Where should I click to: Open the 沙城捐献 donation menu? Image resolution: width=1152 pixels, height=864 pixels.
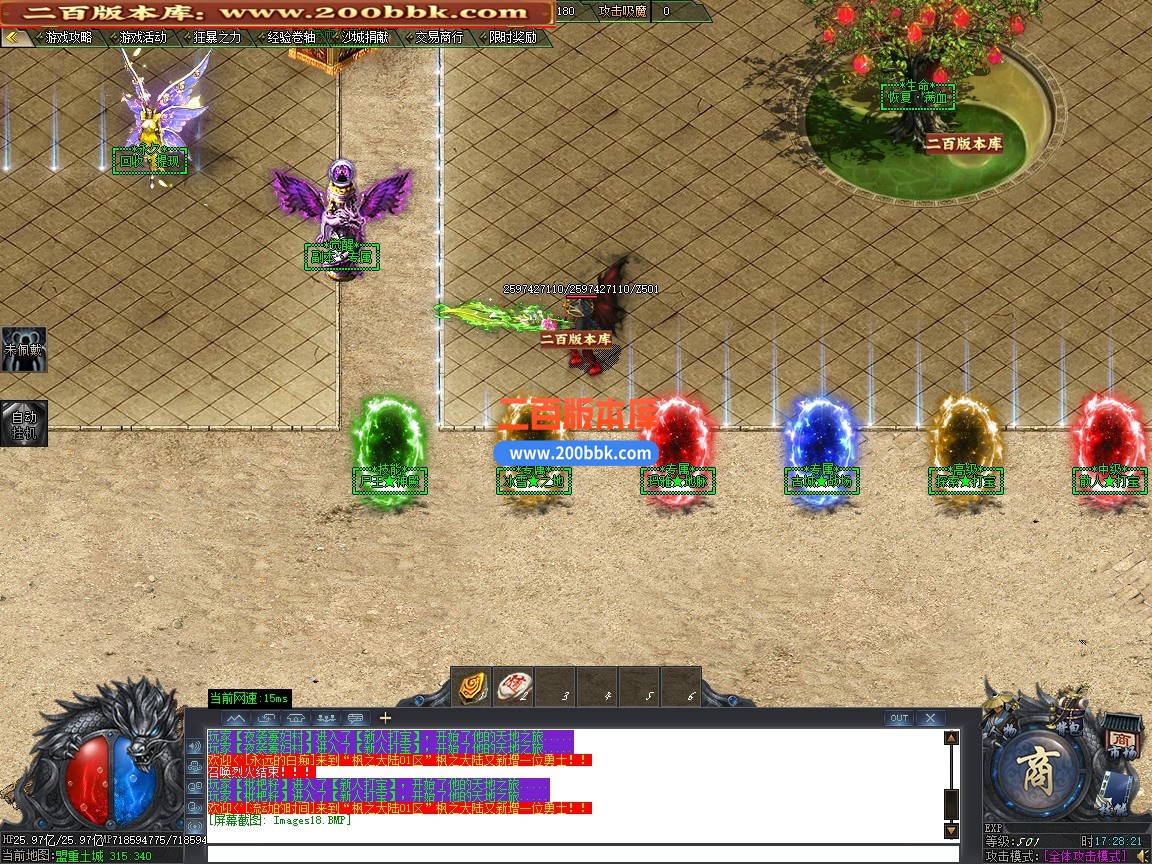[x=365, y=37]
